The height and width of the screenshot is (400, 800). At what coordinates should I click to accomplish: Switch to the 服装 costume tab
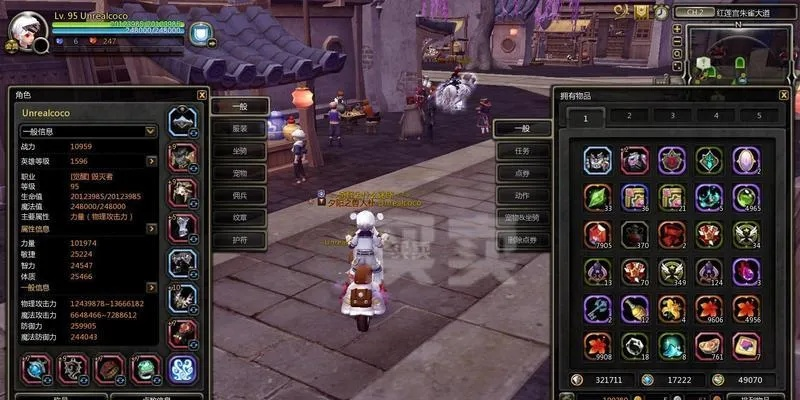pos(240,128)
